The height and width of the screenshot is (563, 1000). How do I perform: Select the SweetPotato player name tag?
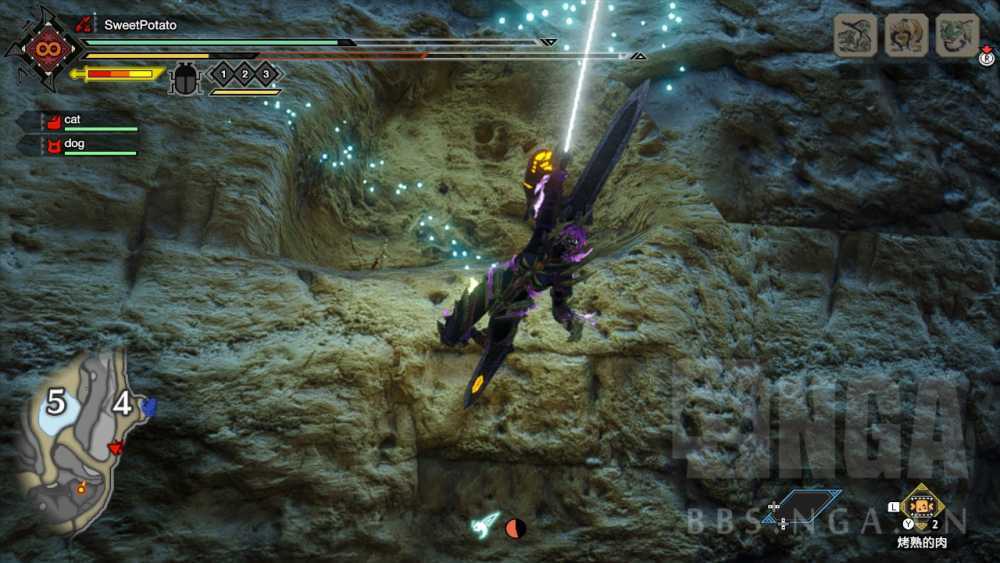pyautogui.click(x=139, y=25)
